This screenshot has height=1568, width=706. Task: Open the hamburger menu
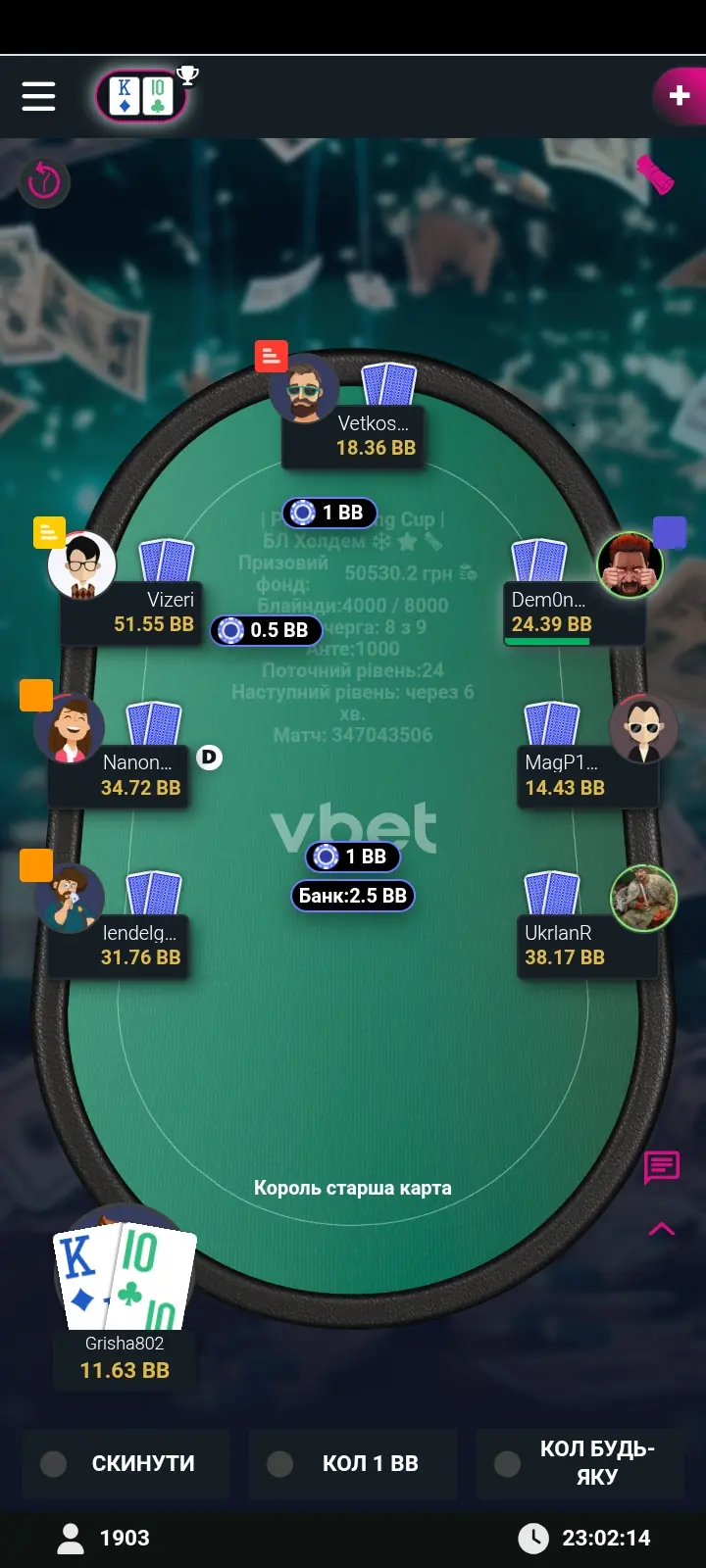click(38, 96)
